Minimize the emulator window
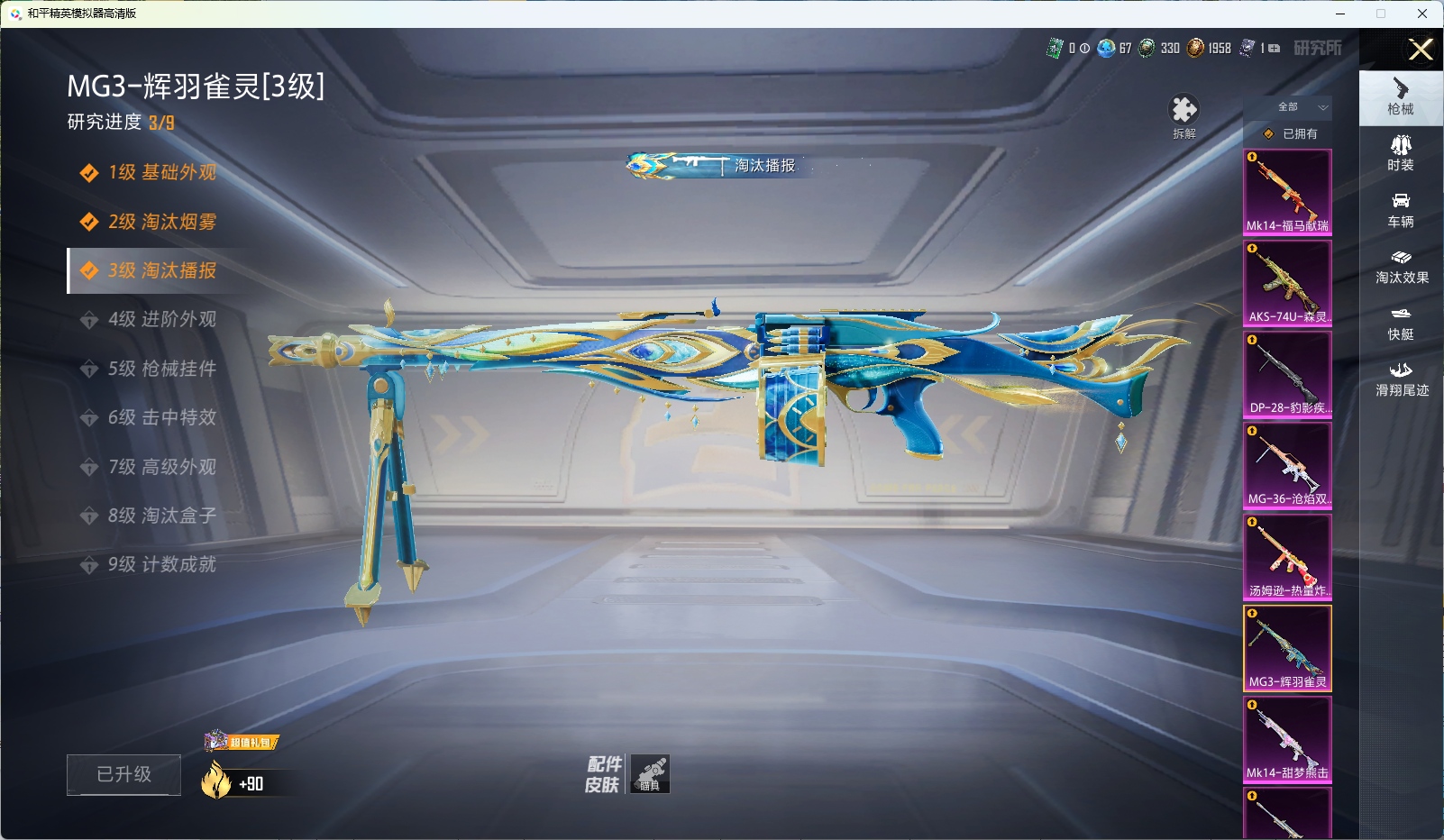Image resolution: width=1444 pixels, height=840 pixels. (1340, 14)
